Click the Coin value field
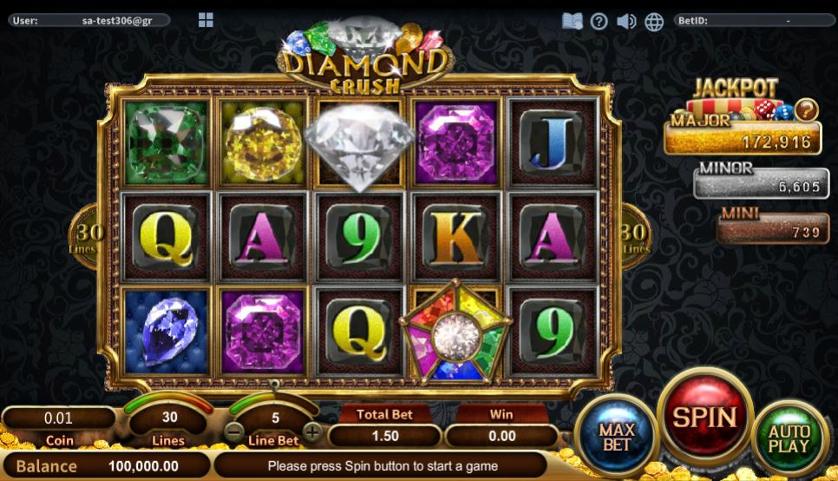 point(59,417)
